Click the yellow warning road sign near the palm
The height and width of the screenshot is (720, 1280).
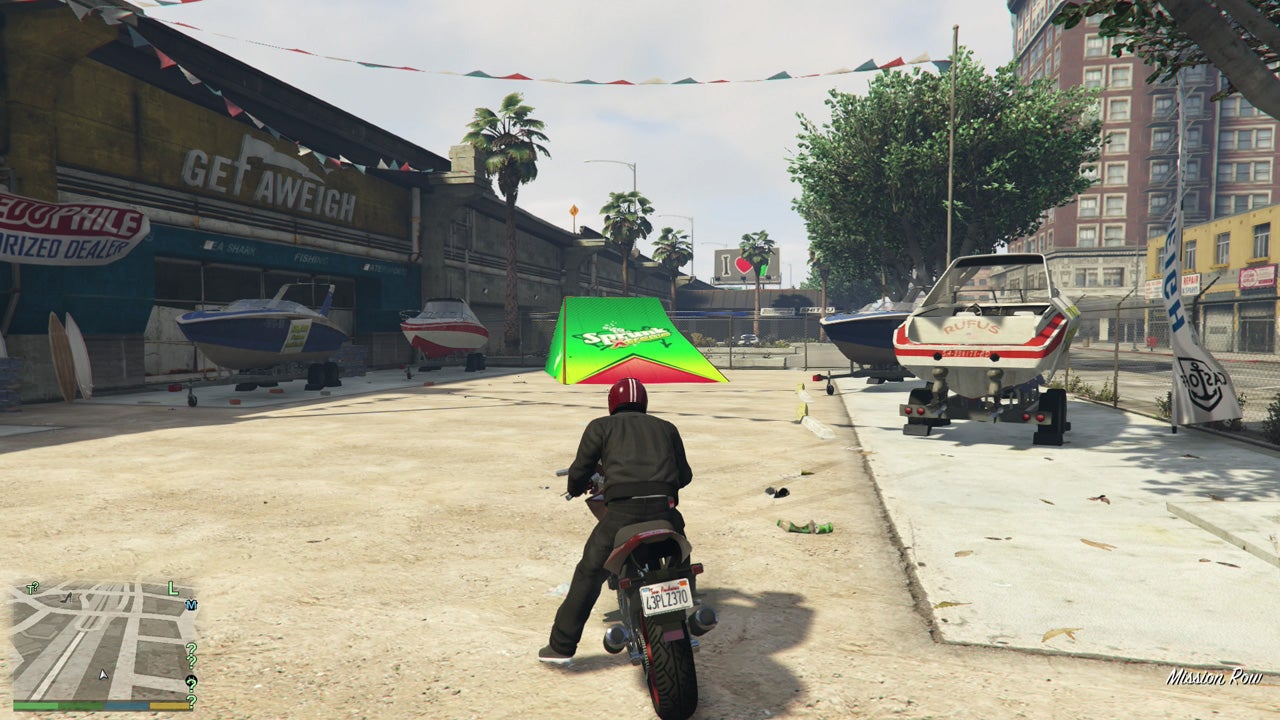tap(575, 212)
